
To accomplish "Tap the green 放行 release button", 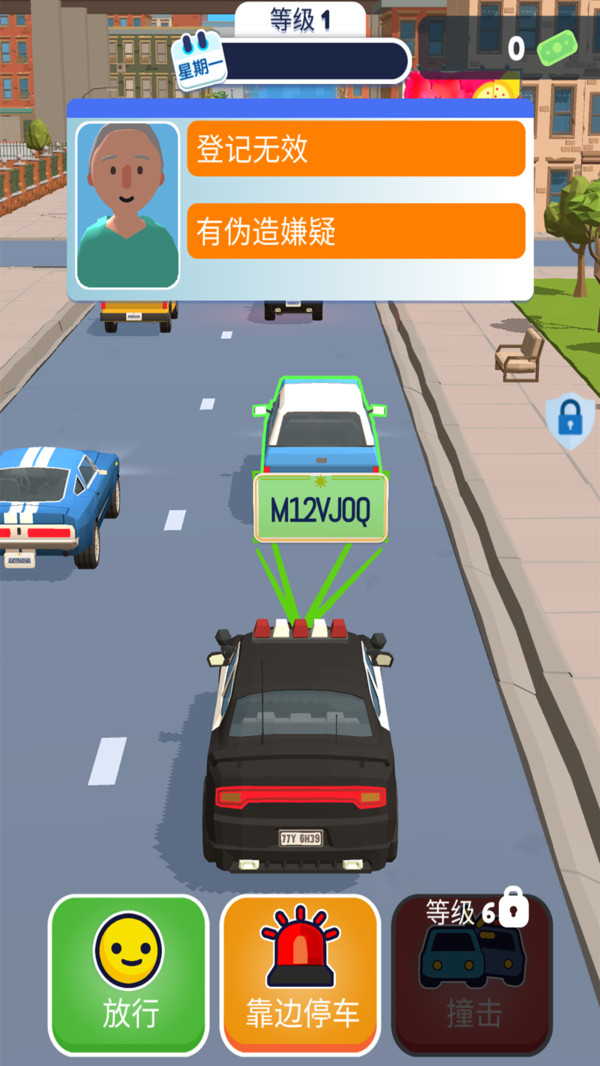I will tap(129, 974).
